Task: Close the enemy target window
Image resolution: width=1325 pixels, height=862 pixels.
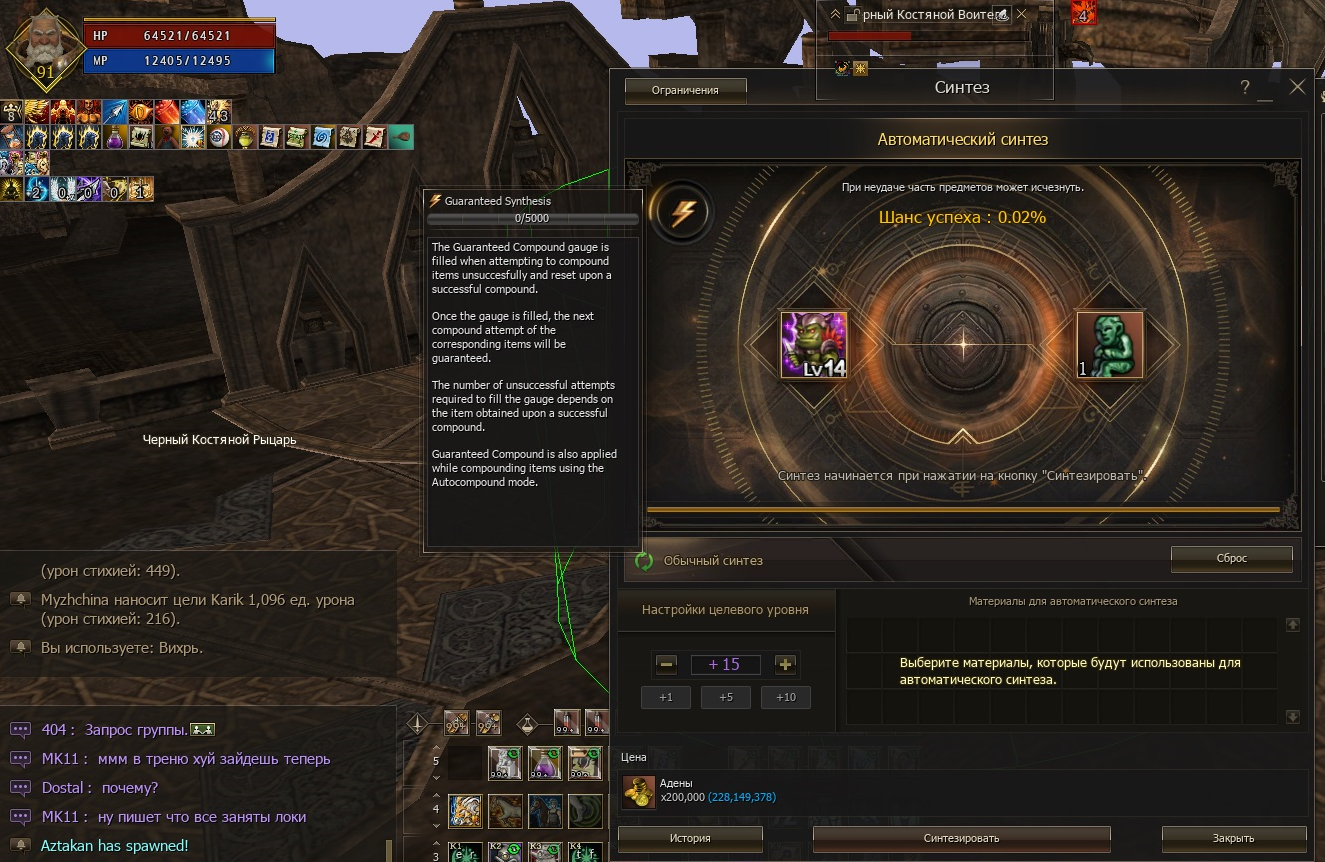Action: click(1021, 15)
